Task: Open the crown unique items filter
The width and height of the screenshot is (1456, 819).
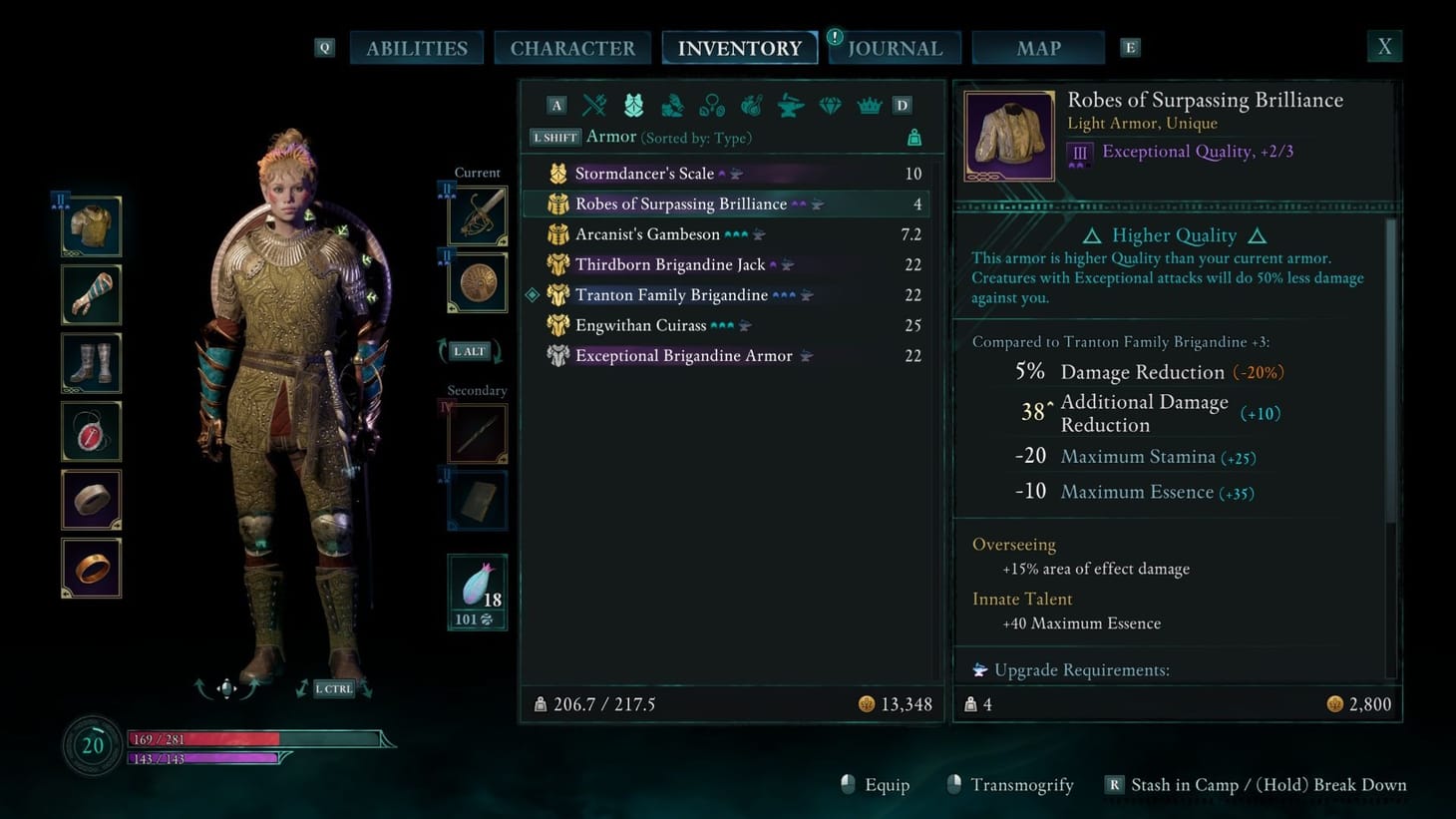Action: coord(869,105)
